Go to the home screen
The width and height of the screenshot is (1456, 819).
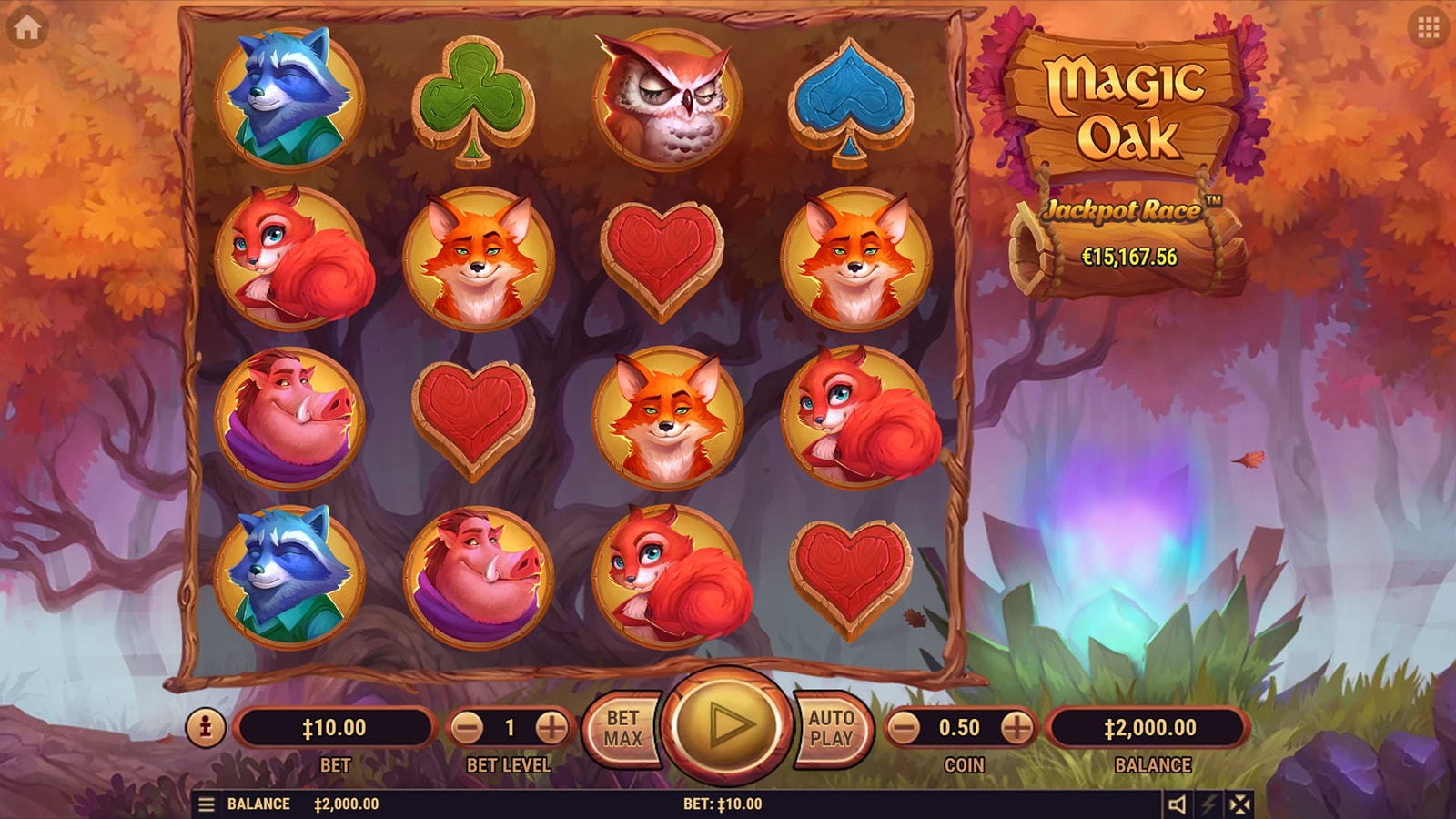click(27, 28)
